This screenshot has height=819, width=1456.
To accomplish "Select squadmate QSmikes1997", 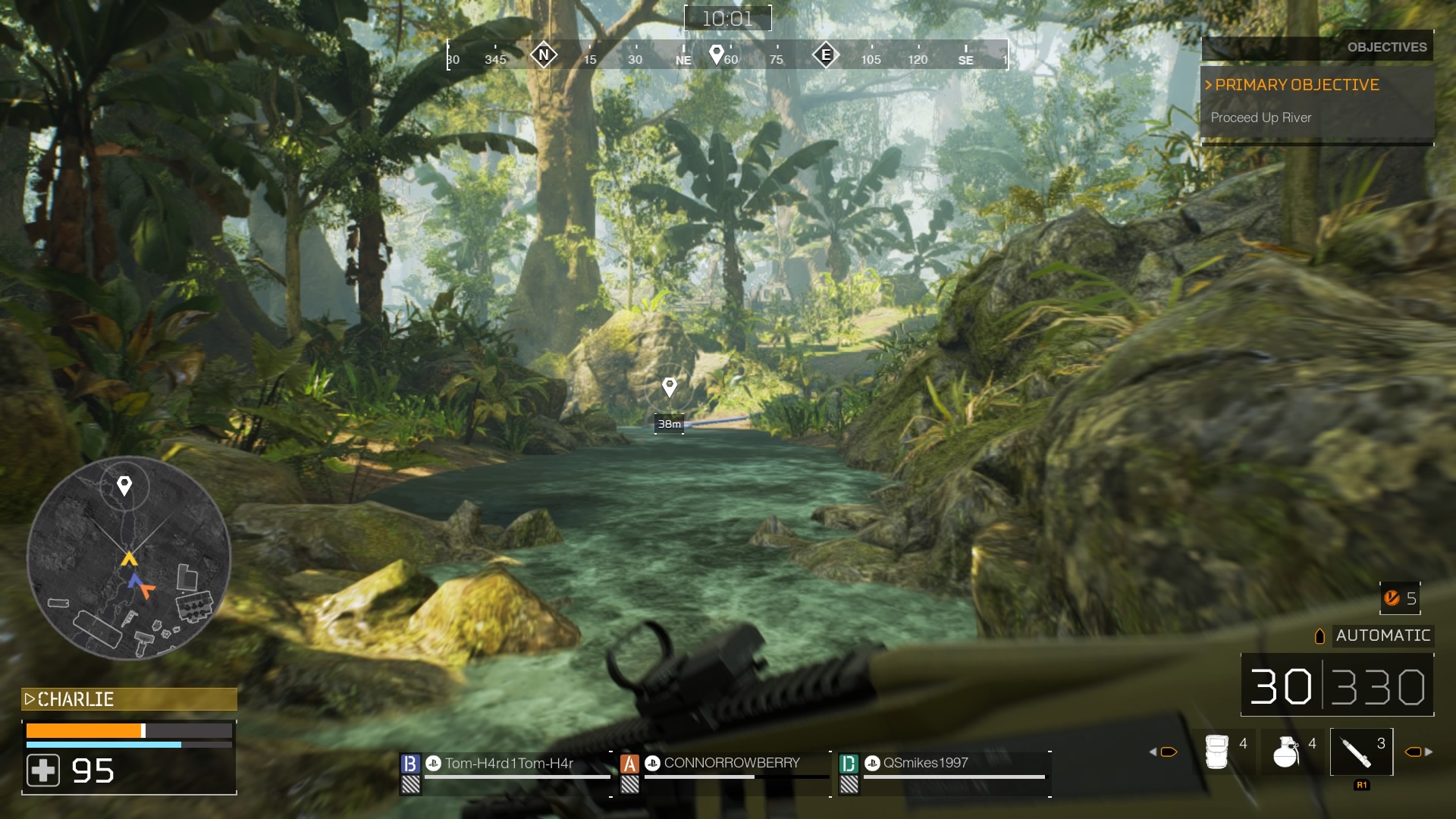I will 925,763.
